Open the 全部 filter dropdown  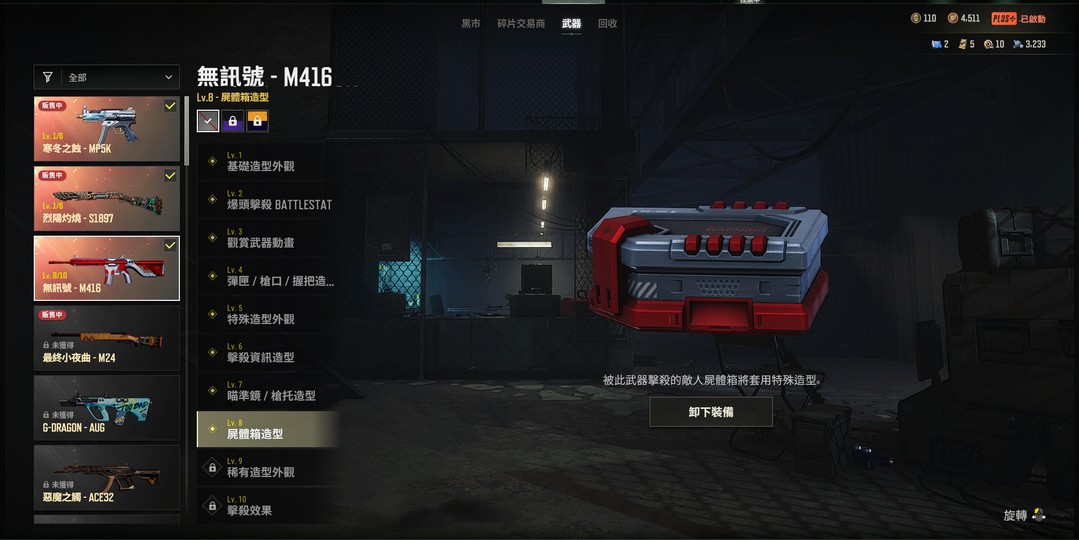(x=107, y=77)
